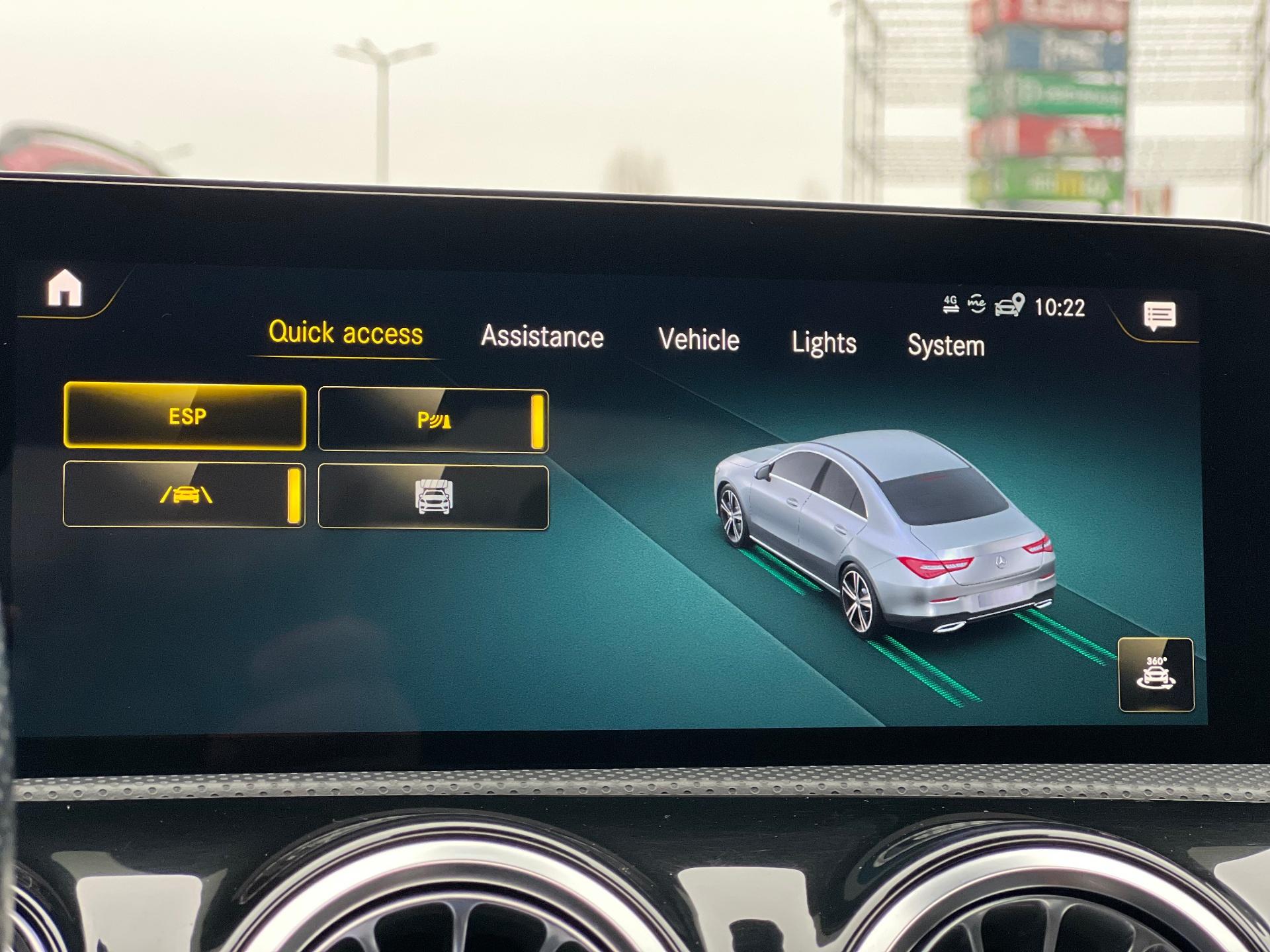Toggle the ESP button
Viewport: 1270px width, 952px height.
[185, 417]
